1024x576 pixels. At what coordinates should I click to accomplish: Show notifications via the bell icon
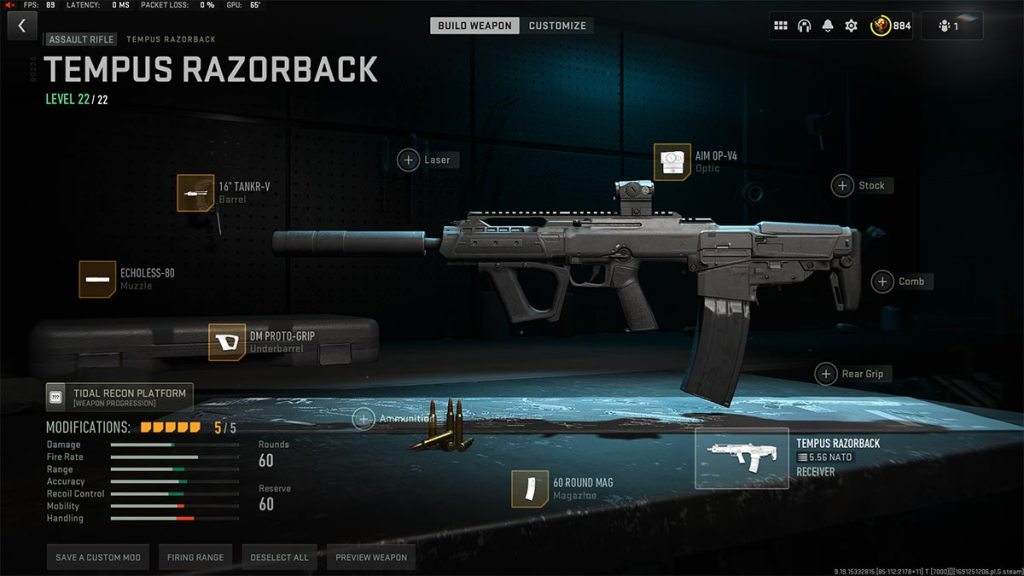coord(828,26)
